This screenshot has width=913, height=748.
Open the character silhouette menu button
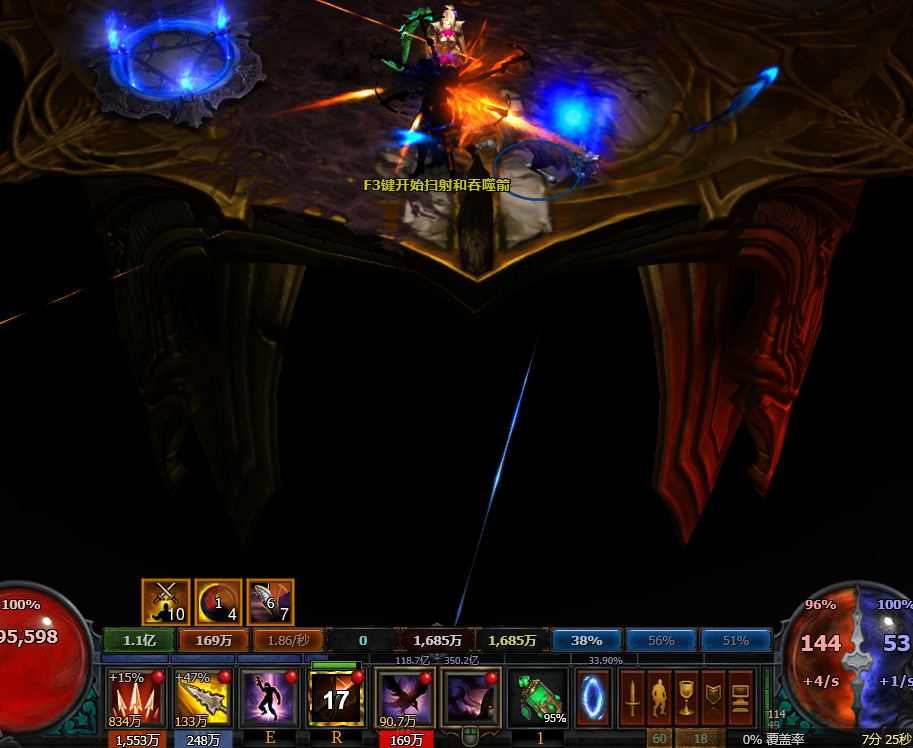click(659, 697)
